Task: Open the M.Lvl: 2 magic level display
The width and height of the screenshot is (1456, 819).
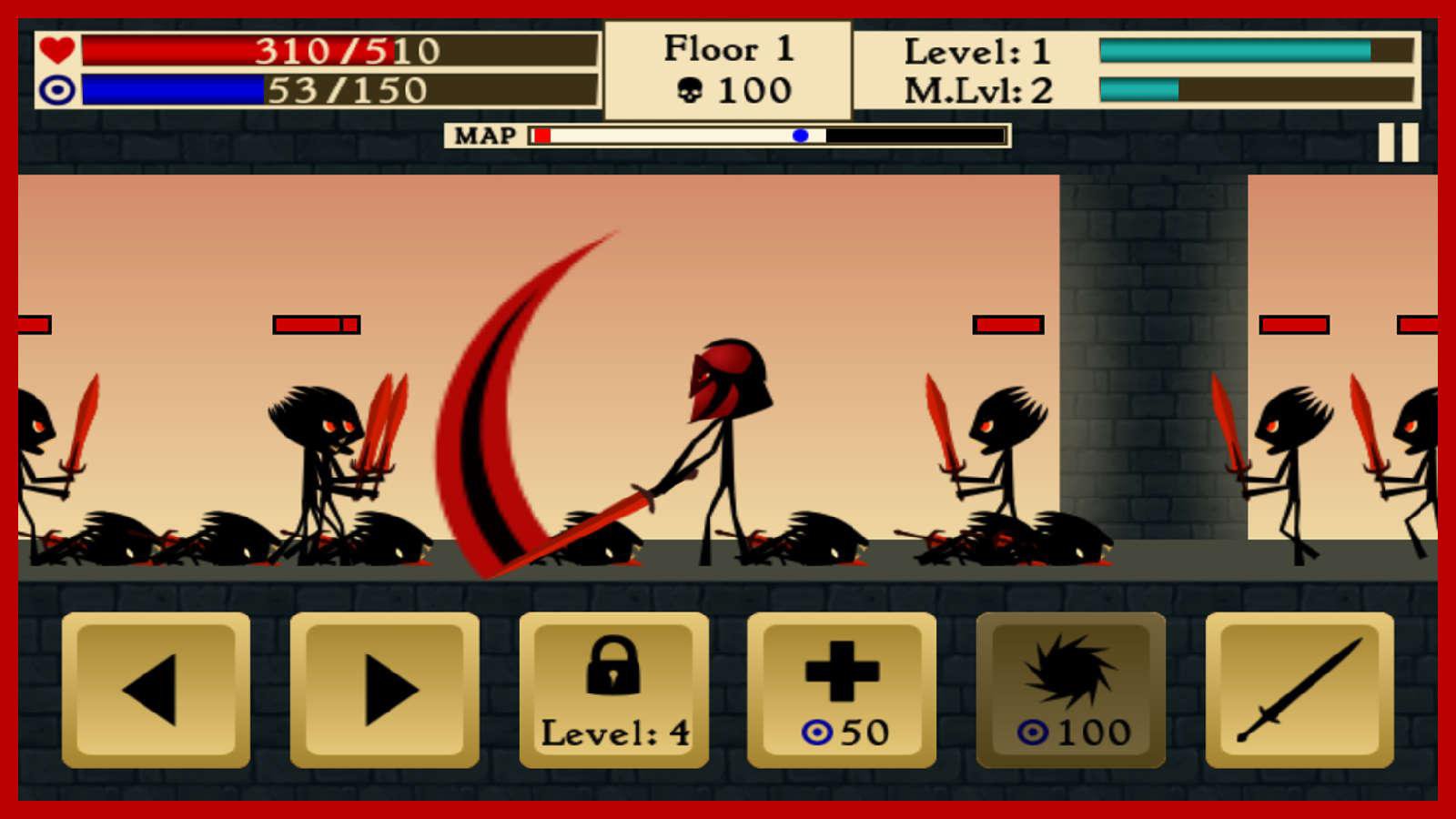Action: click(x=978, y=91)
